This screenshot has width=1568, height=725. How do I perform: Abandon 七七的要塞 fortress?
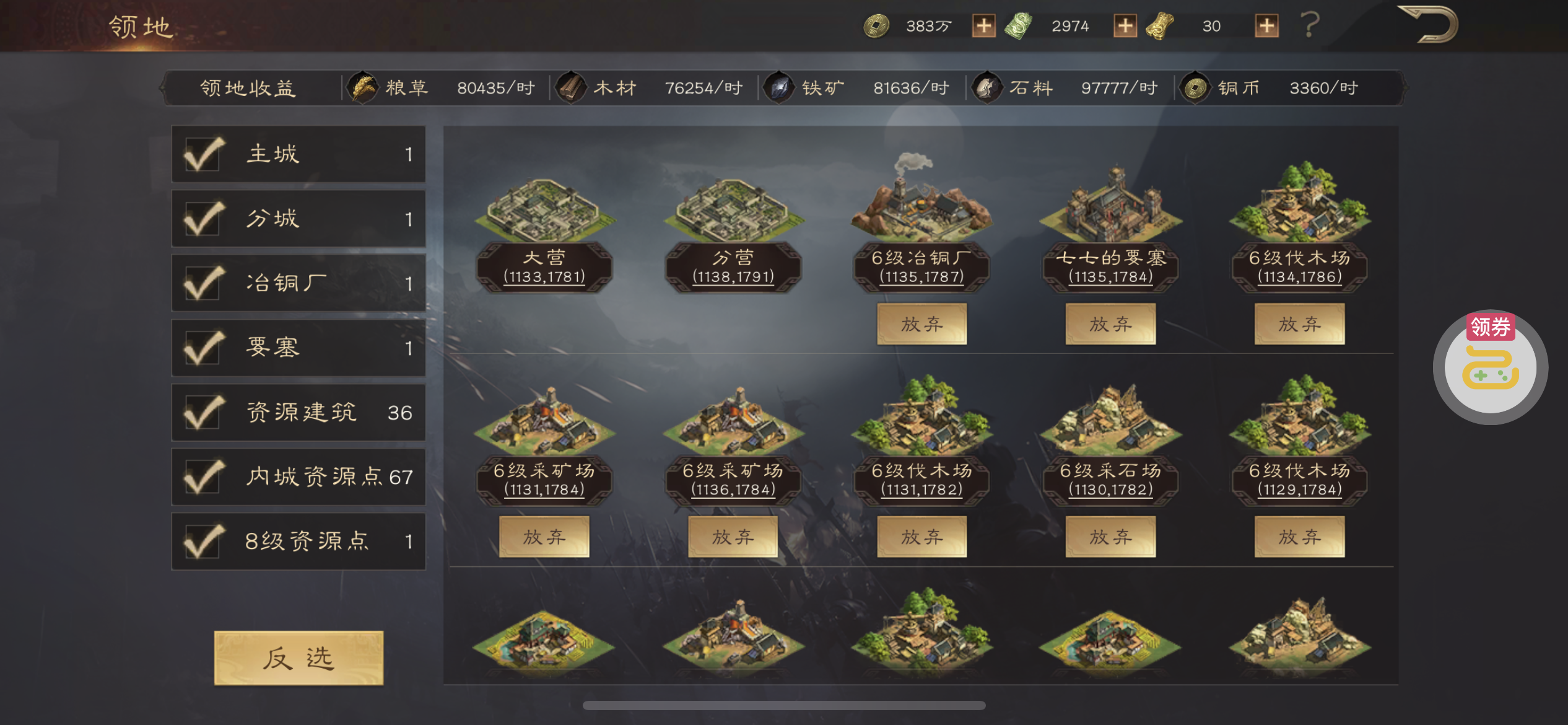pos(1110,324)
